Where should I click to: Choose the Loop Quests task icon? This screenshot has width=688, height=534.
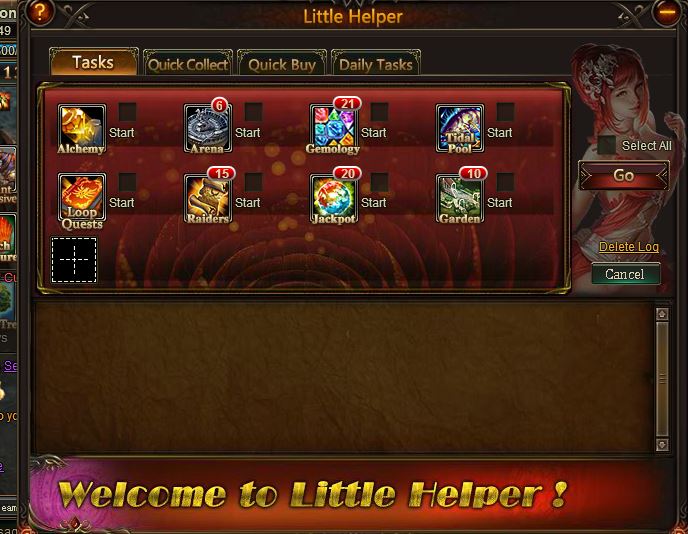[81, 198]
